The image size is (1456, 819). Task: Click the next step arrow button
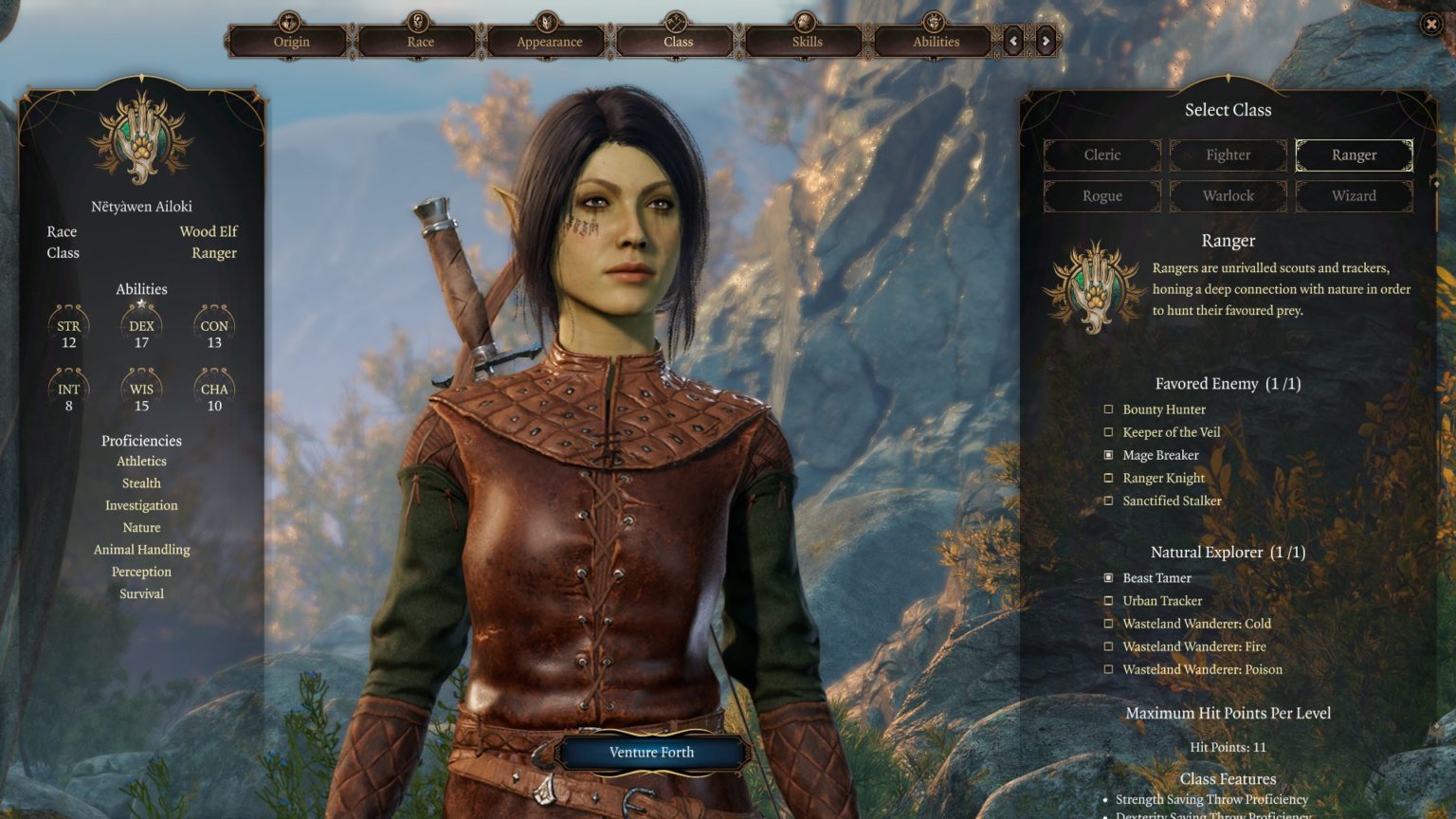click(1046, 41)
